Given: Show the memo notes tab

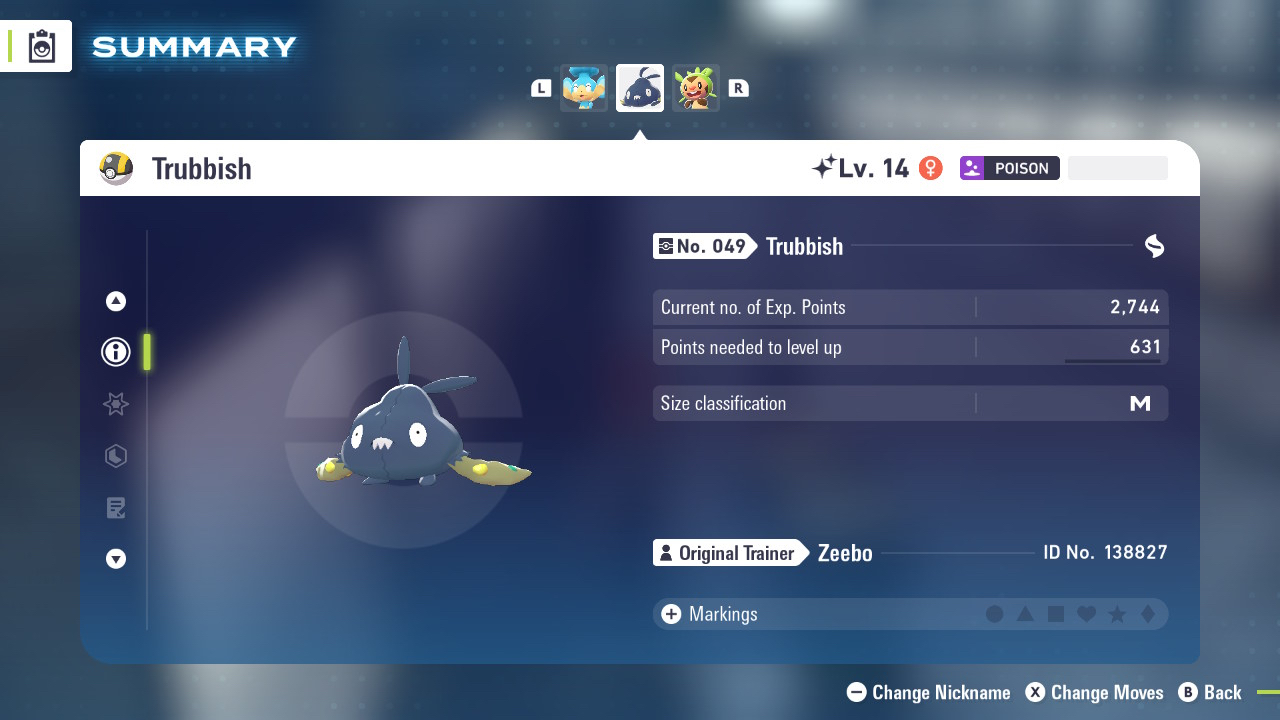Looking at the screenshot, I should [116, 508].
